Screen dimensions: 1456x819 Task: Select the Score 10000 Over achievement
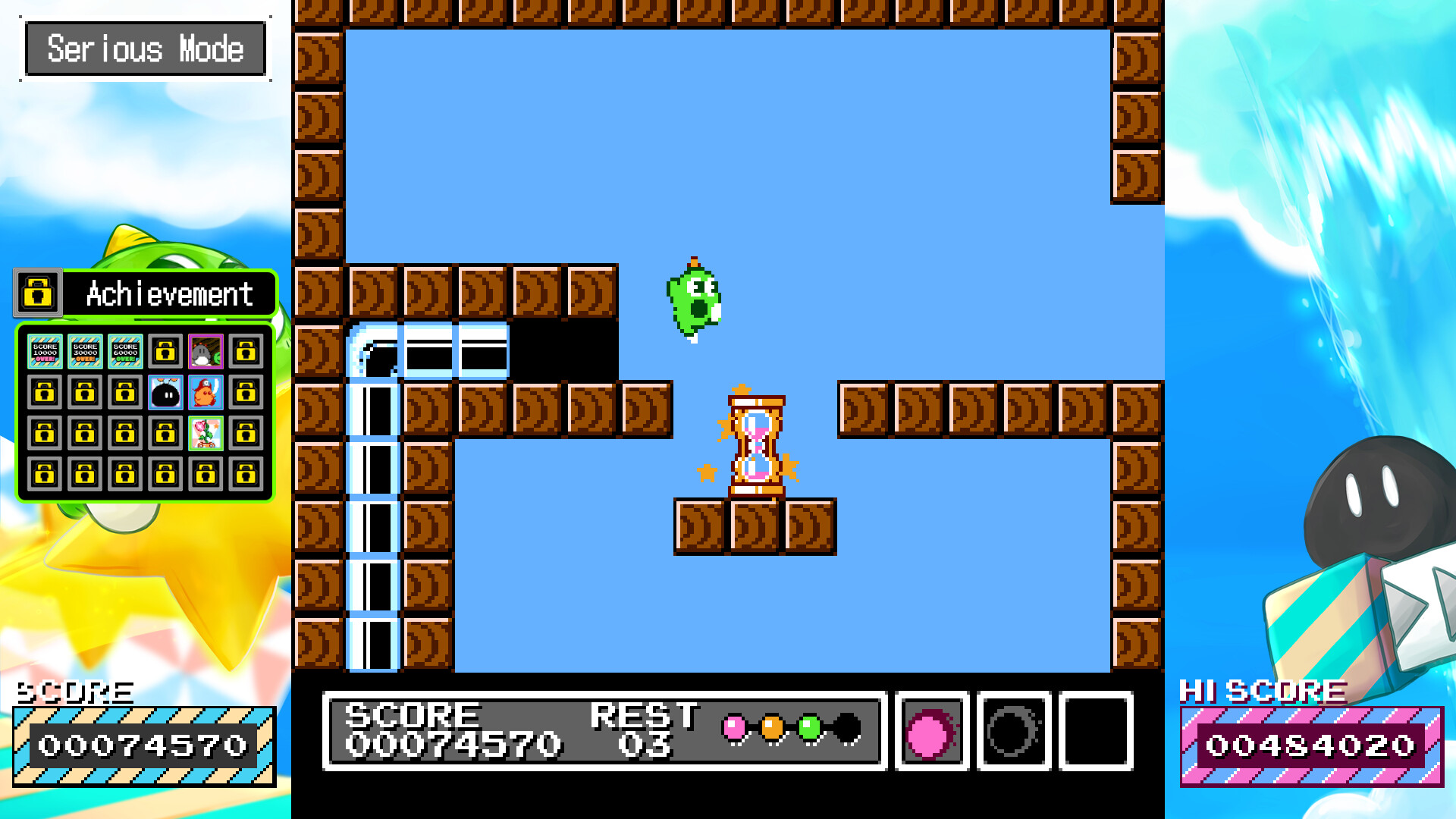45,352
